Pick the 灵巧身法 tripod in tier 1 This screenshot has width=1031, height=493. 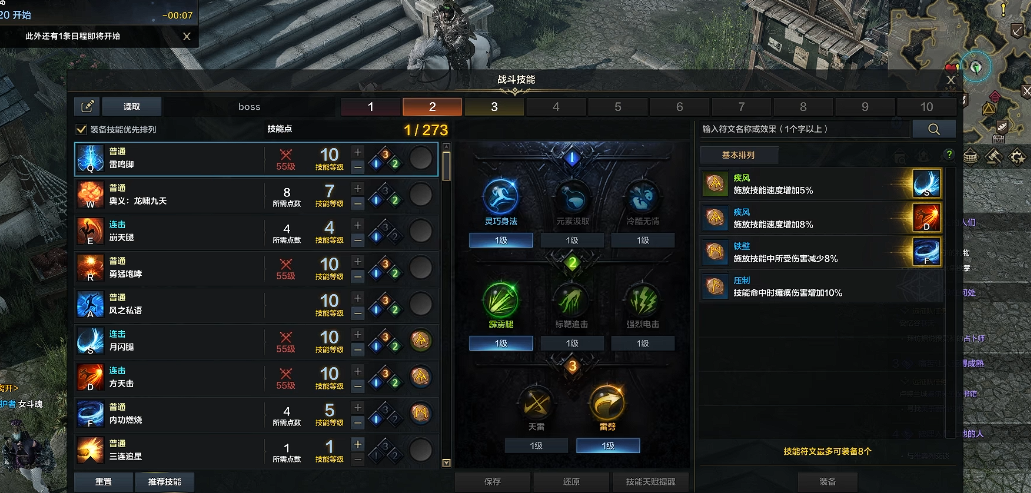pyautogui.click(x=500, y=196)
